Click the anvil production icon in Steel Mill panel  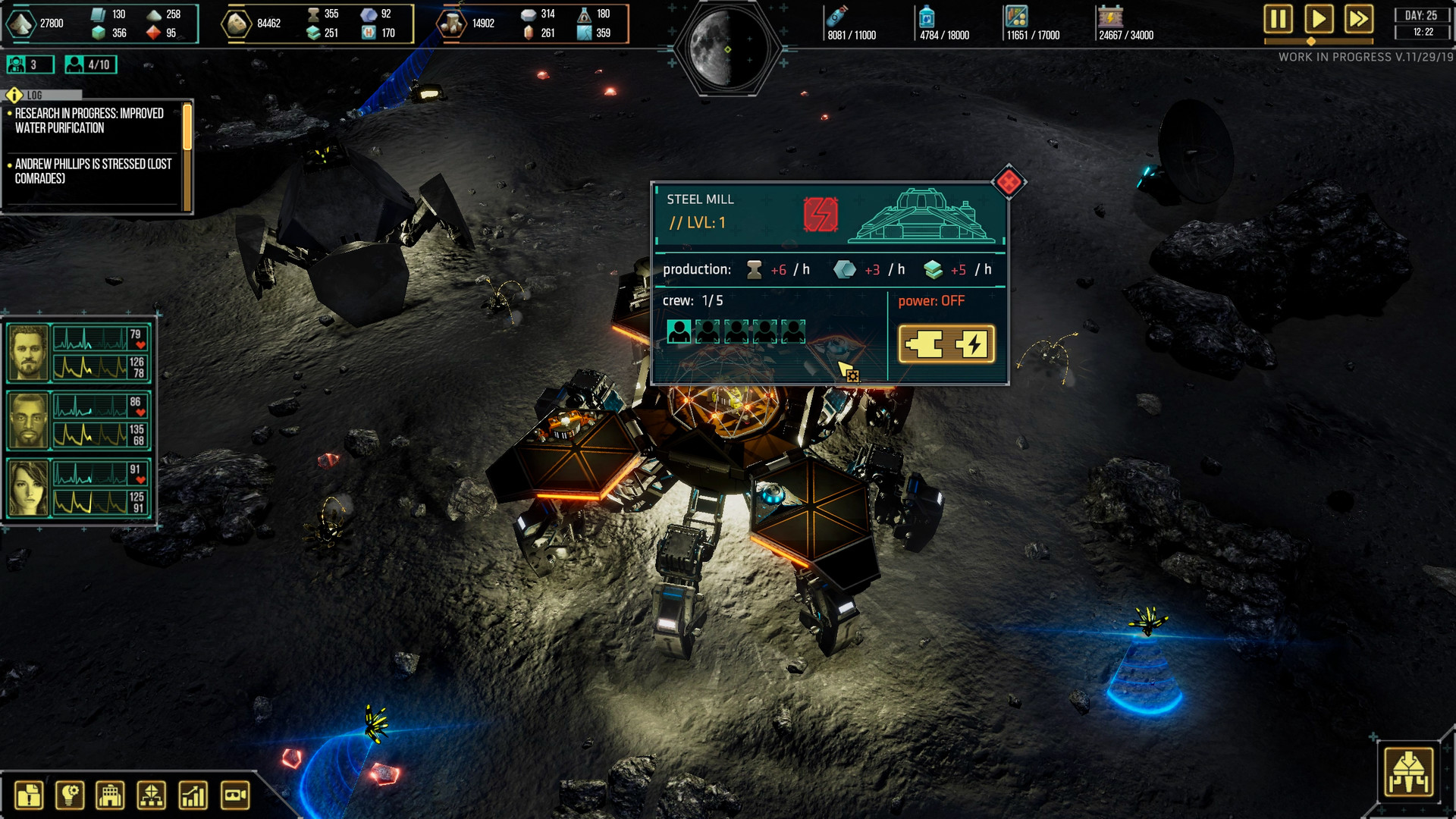[x=755, y=268]
